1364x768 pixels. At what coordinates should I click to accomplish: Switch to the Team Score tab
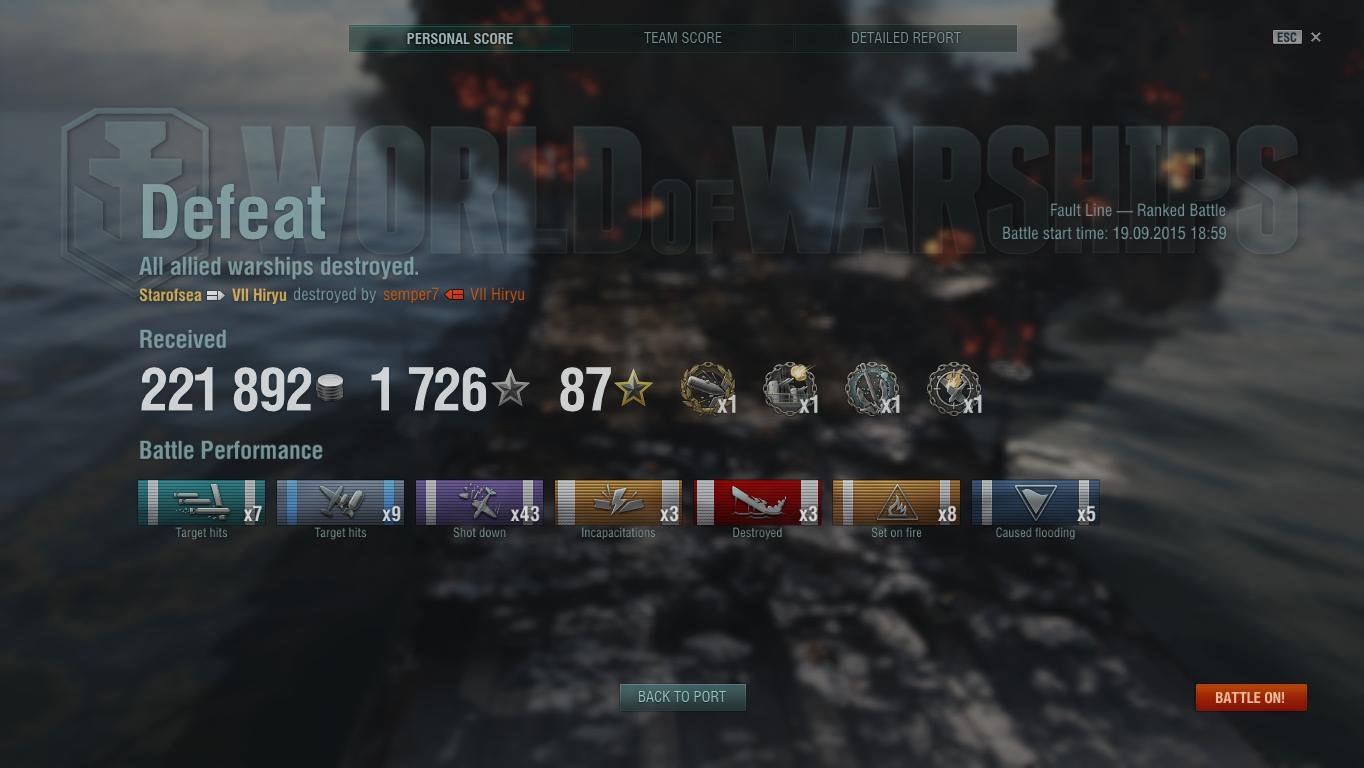tap(682, 38)
